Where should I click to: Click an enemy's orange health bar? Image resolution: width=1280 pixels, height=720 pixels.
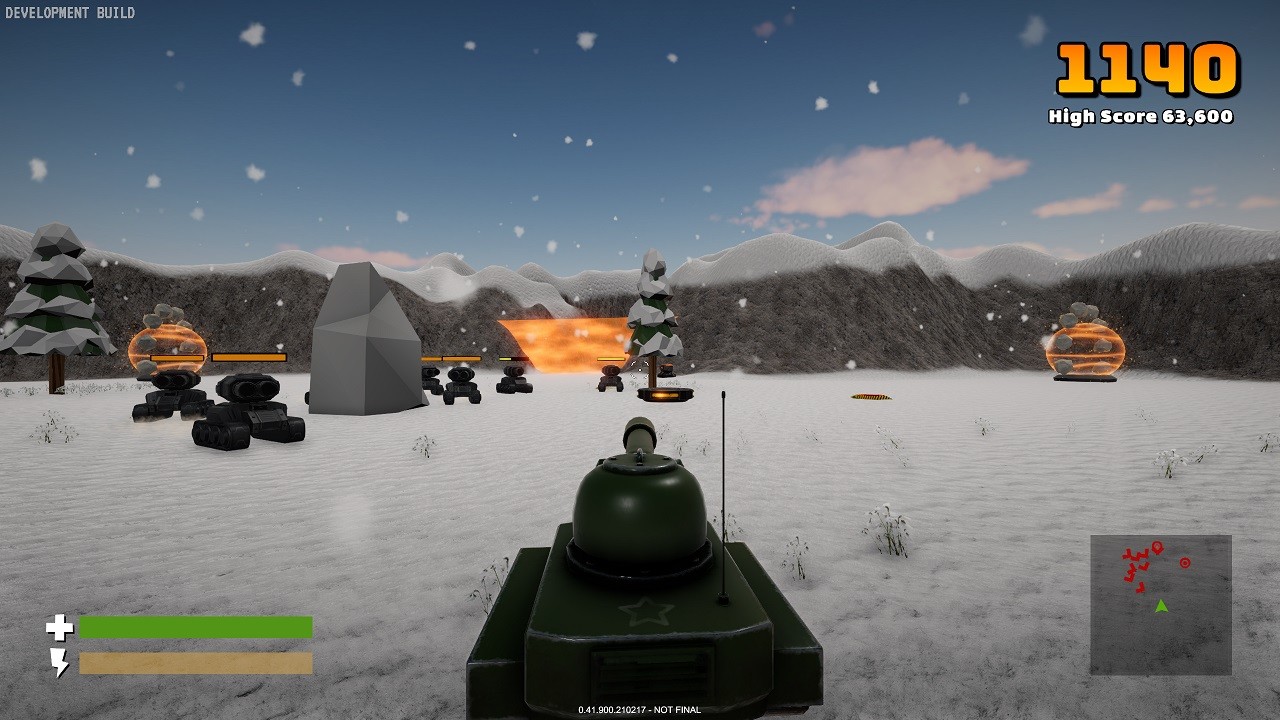point(250,355)
